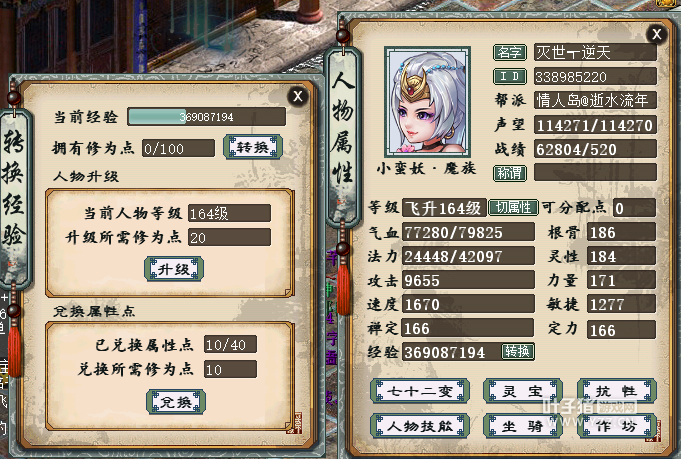This screenshot has width=681, height=459.
Task: Open the 坐骑 mount panel
Action: [x=516, y=426]
